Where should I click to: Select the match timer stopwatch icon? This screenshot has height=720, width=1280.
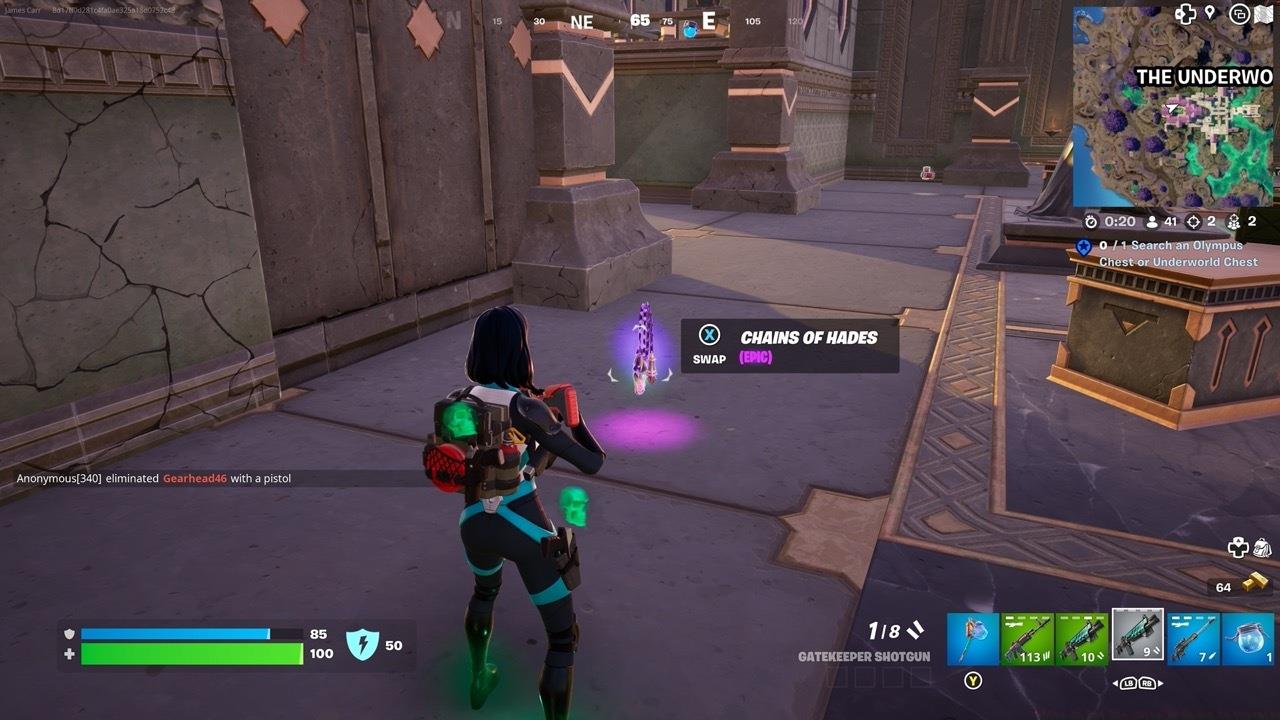1093,221
